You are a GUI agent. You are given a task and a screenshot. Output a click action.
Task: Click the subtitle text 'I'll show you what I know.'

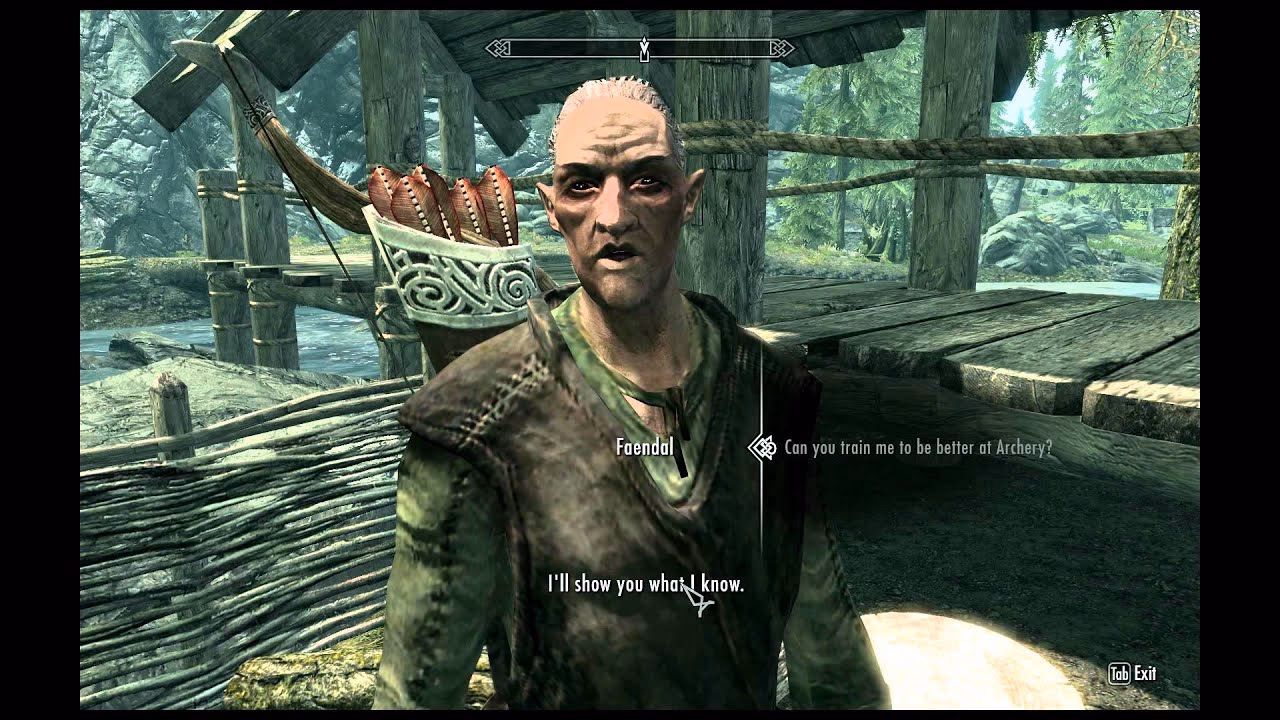(x=645, y=585)
